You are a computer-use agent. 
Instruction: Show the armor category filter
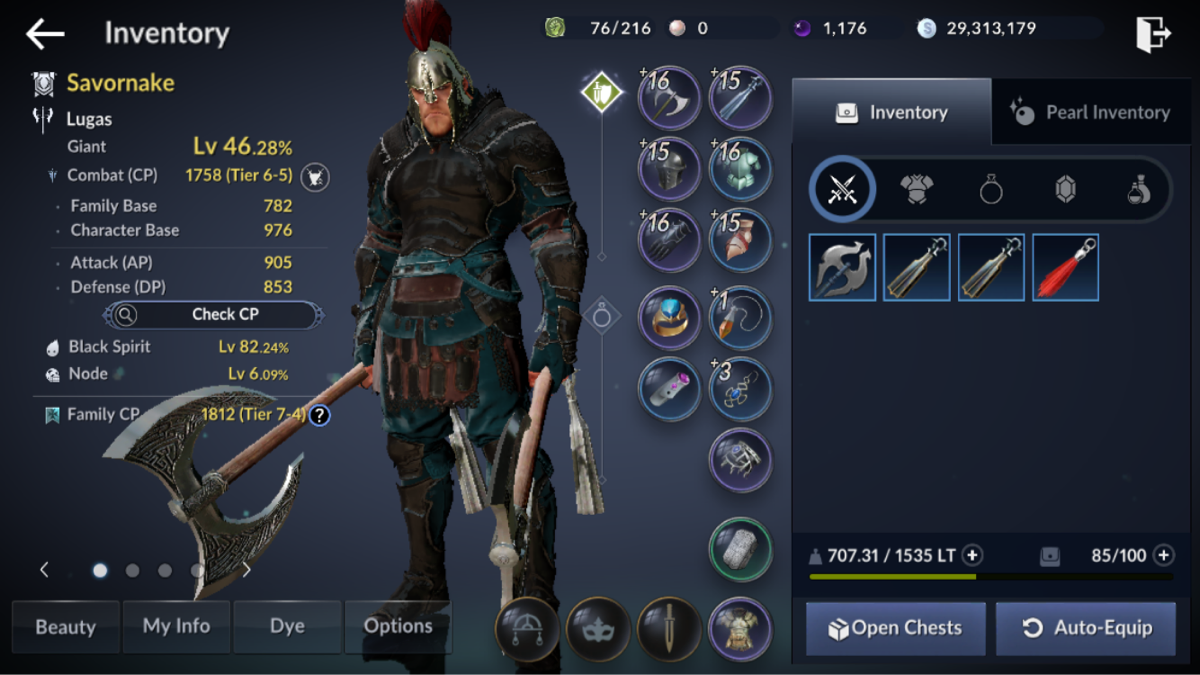pyautogui.click(x=917, y=188)
